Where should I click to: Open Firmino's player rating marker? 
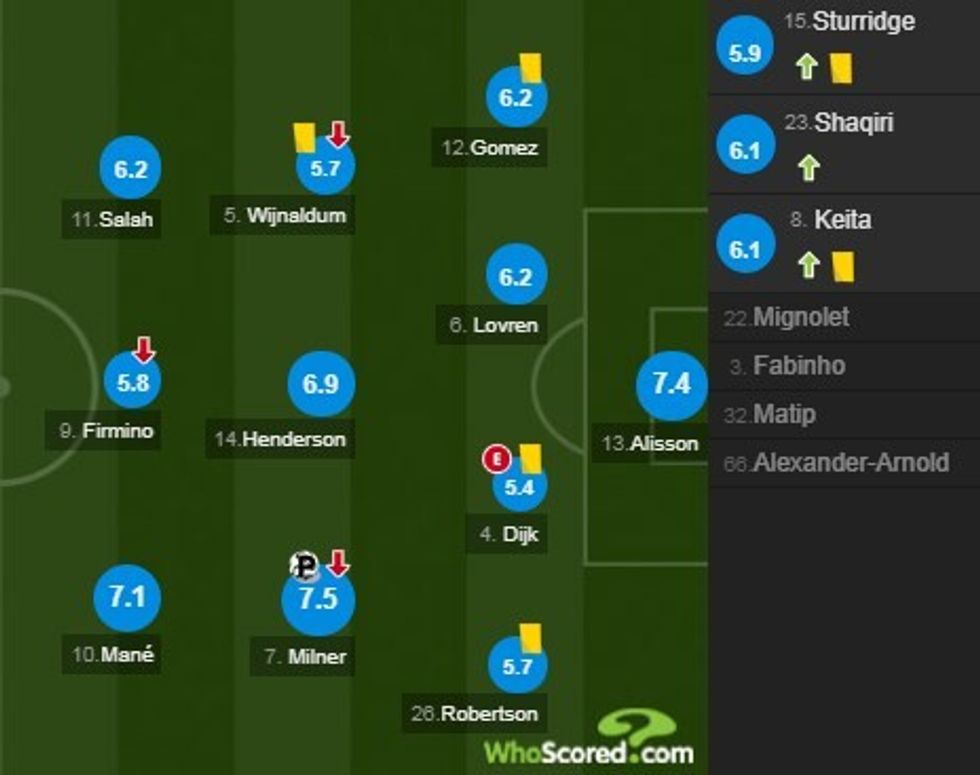132,382
